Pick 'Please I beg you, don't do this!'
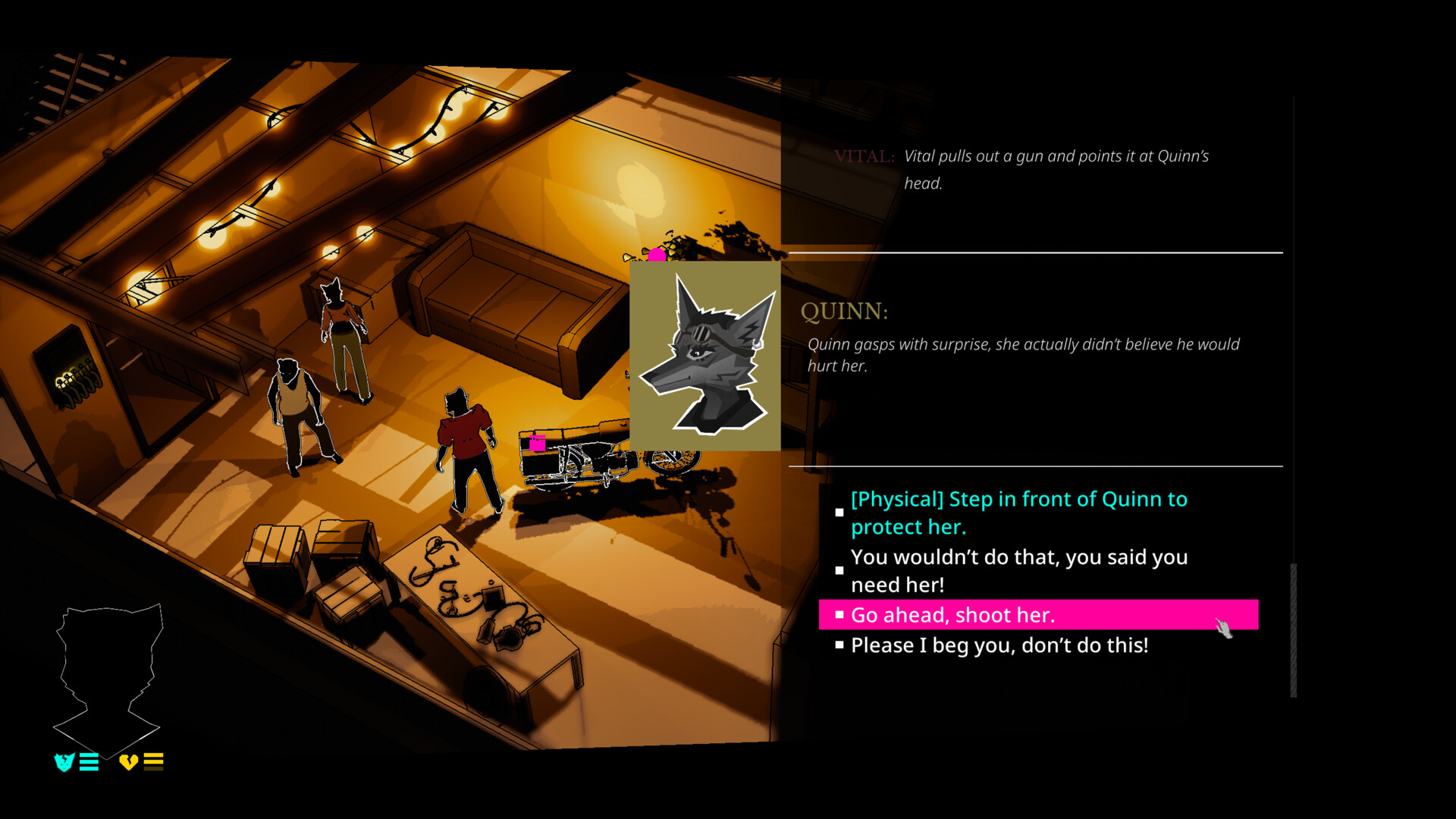Screen dimensions: 1456x819 pos(1000,645)
